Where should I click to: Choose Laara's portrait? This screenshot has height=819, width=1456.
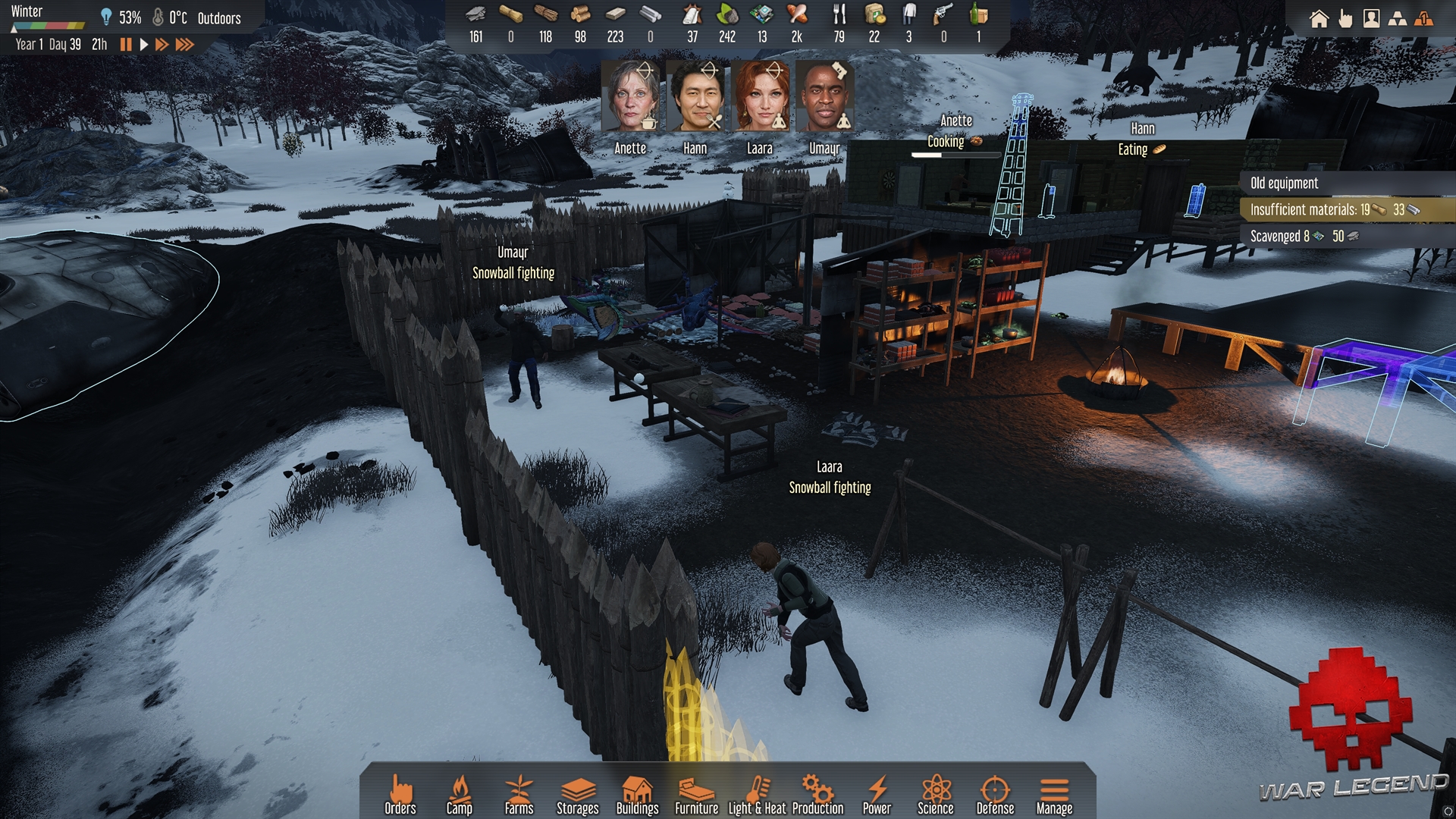(760, 98)
